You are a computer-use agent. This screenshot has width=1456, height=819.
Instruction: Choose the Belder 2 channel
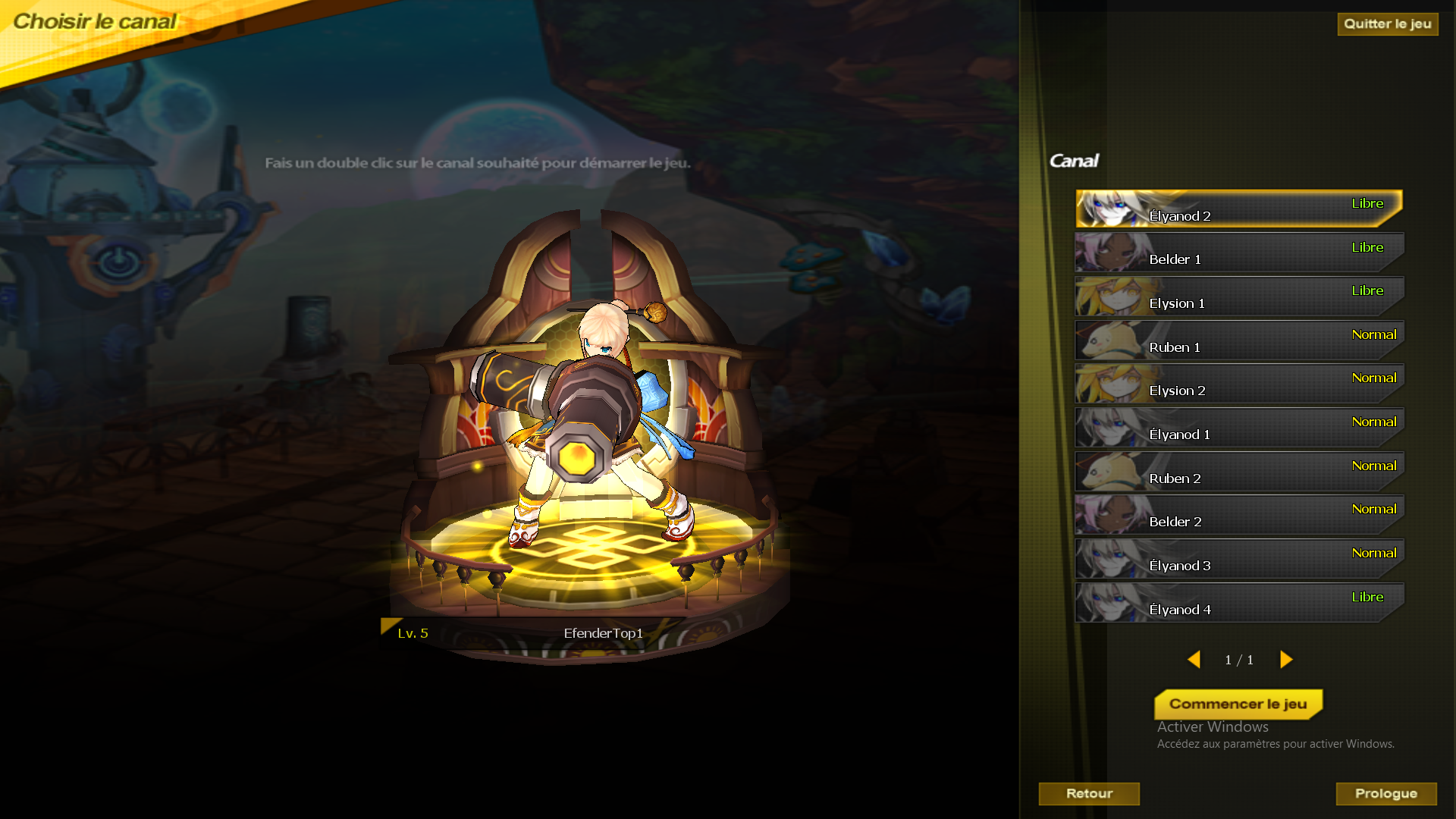tap(1238, 515)
